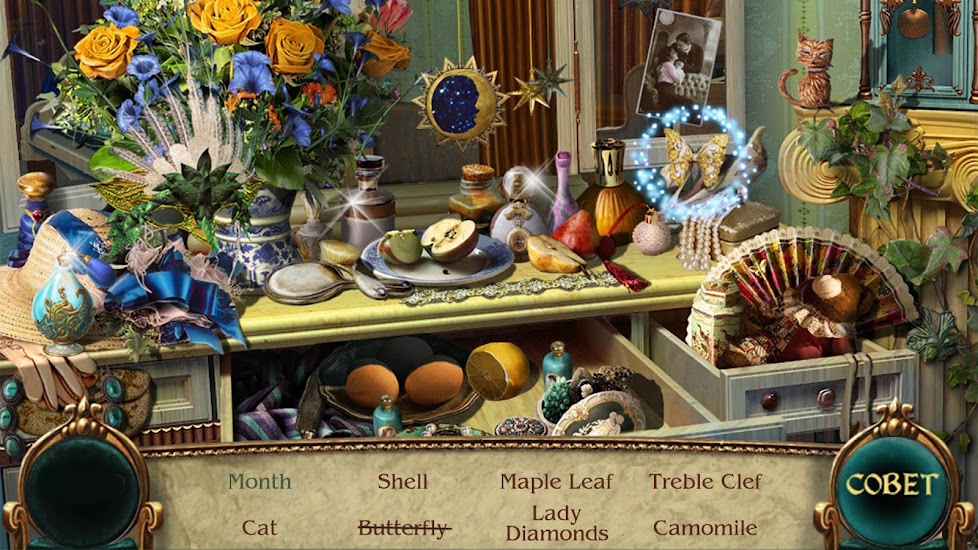This screenshot has width=978, height=550.
Task: Select the Month entry in the list
Action: [x=259, y=482]
